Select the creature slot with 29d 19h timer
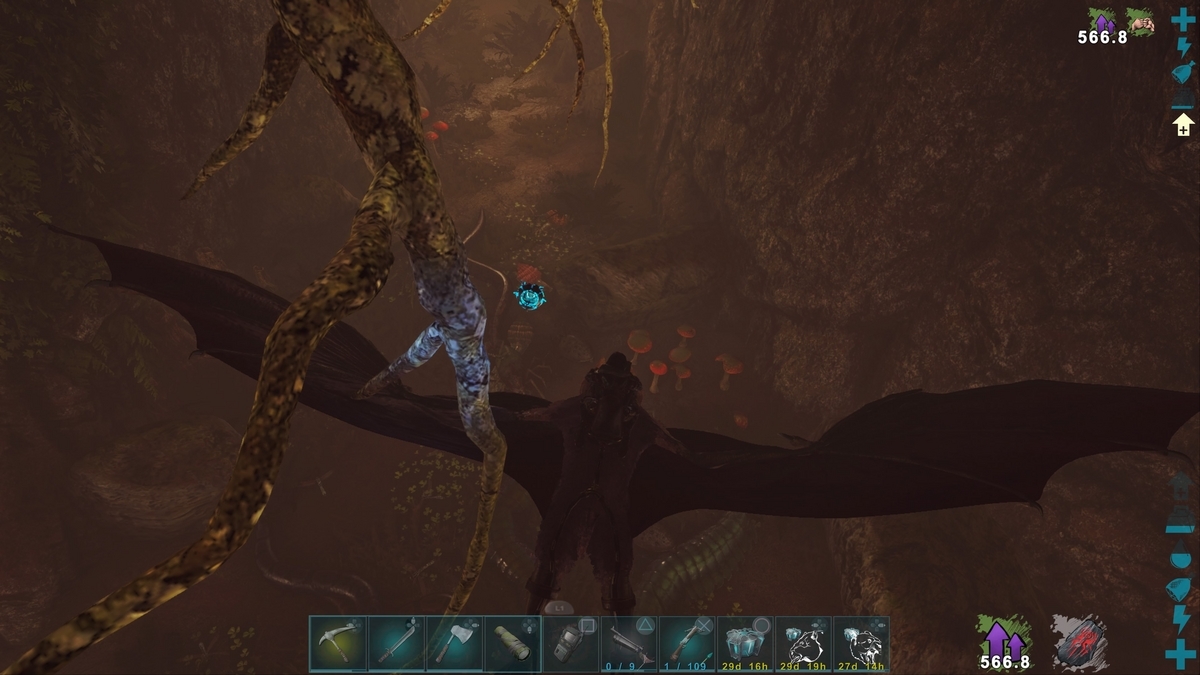Viewport: 1200px width, 675px height. click(x=803, y=643)
